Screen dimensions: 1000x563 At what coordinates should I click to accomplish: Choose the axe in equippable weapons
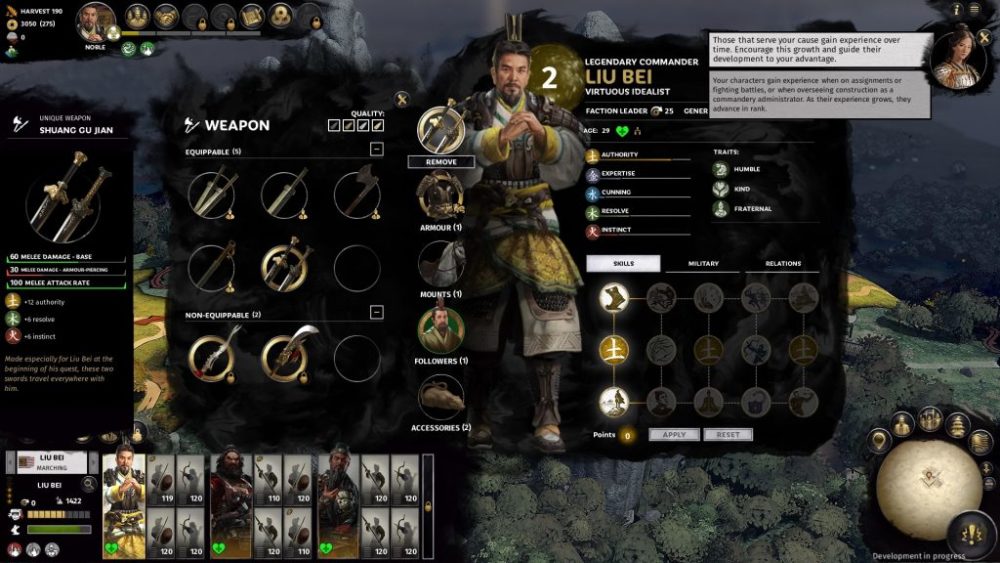click(357, 192)
